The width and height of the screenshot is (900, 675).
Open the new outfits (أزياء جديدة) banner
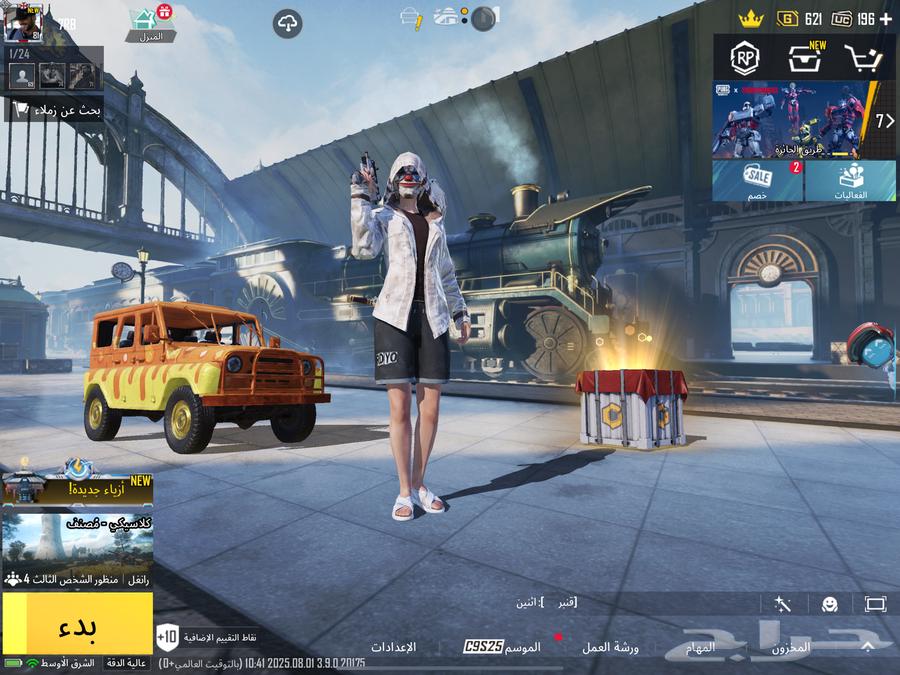[77, 488]
